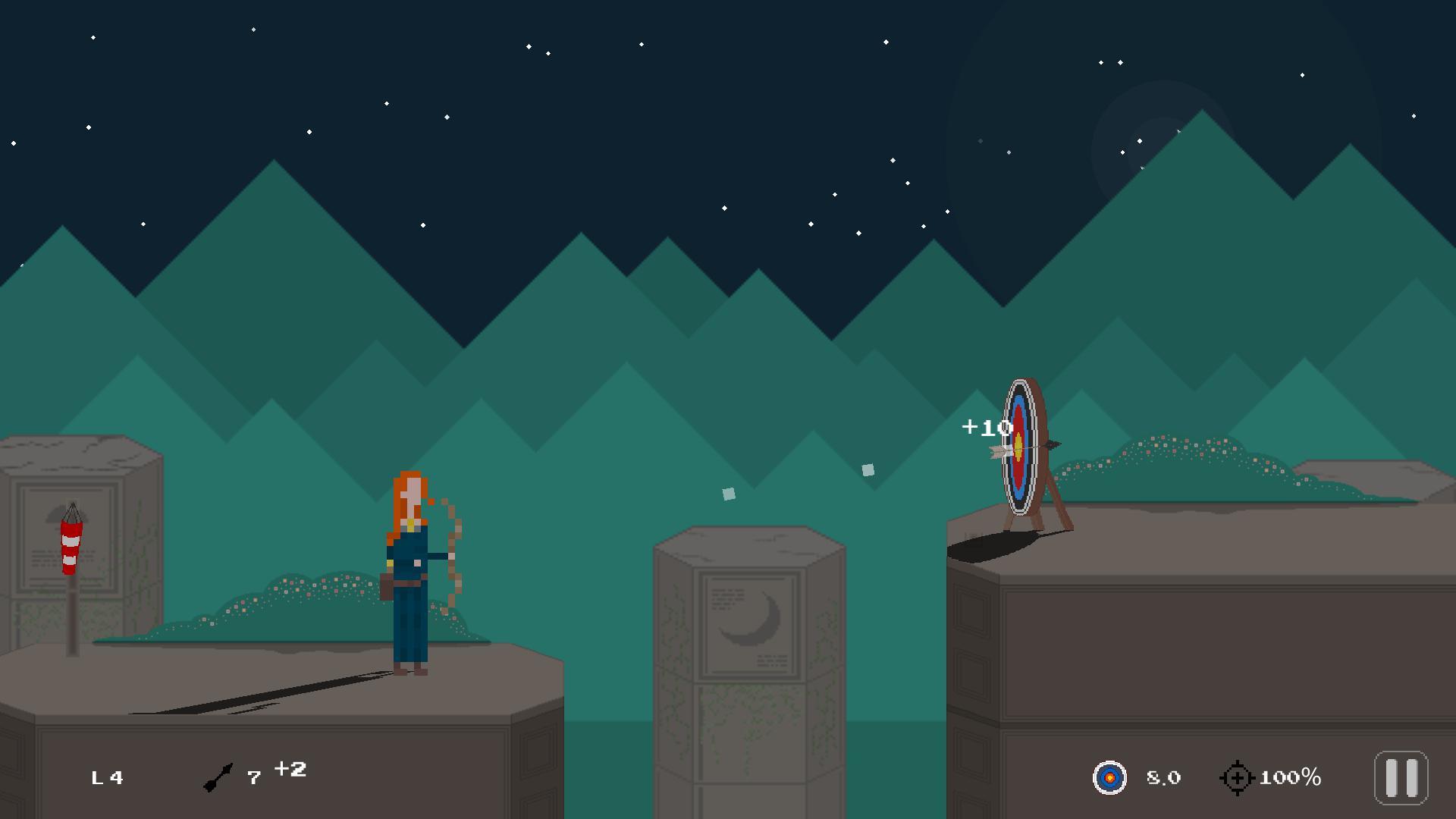Screen dimensions: 1456x819
Task: Click the L4 level indicator
Action: click(x=106, y=777)
